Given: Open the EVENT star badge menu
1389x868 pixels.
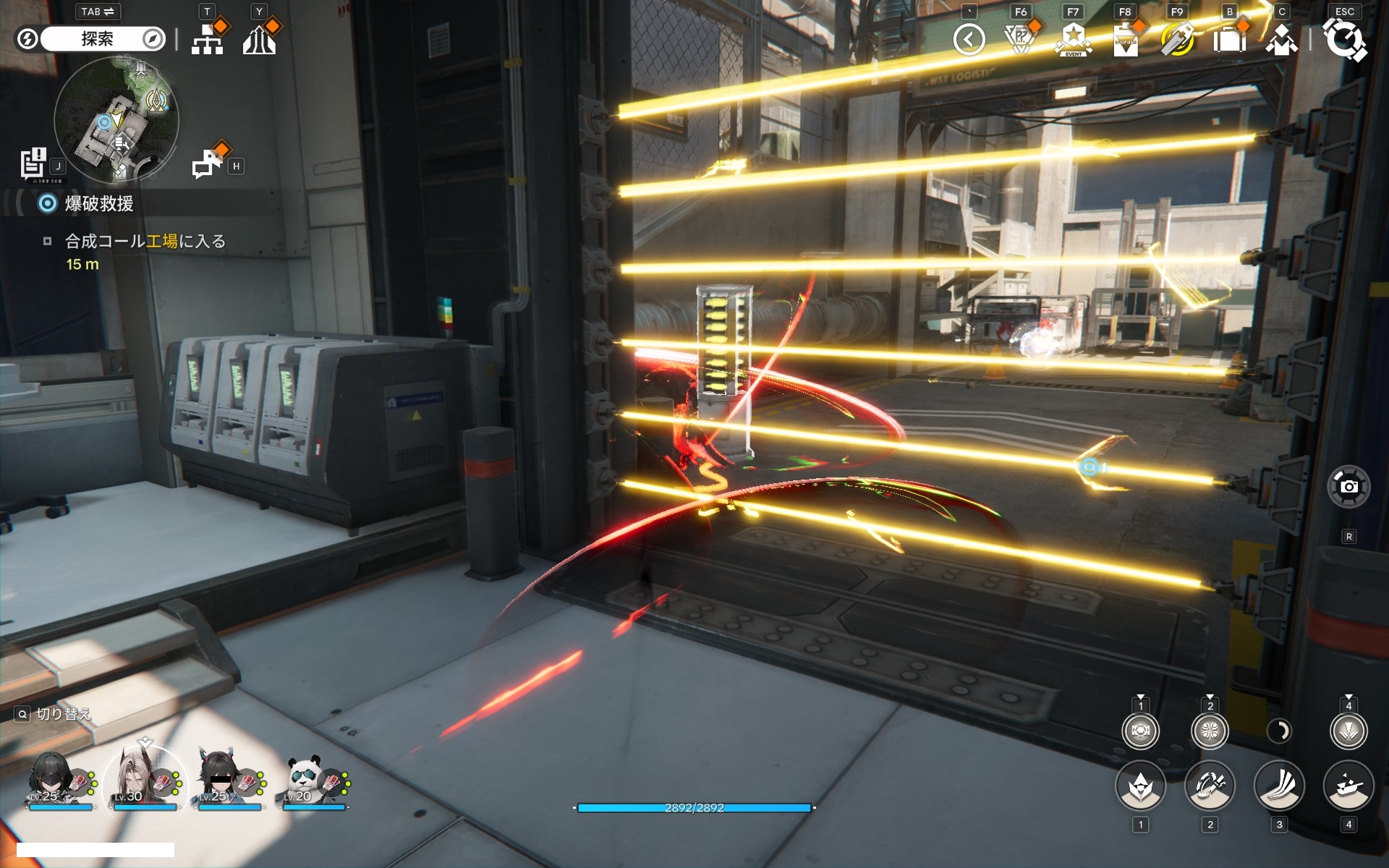Looking at the screenshot, I should [1074, 40].
